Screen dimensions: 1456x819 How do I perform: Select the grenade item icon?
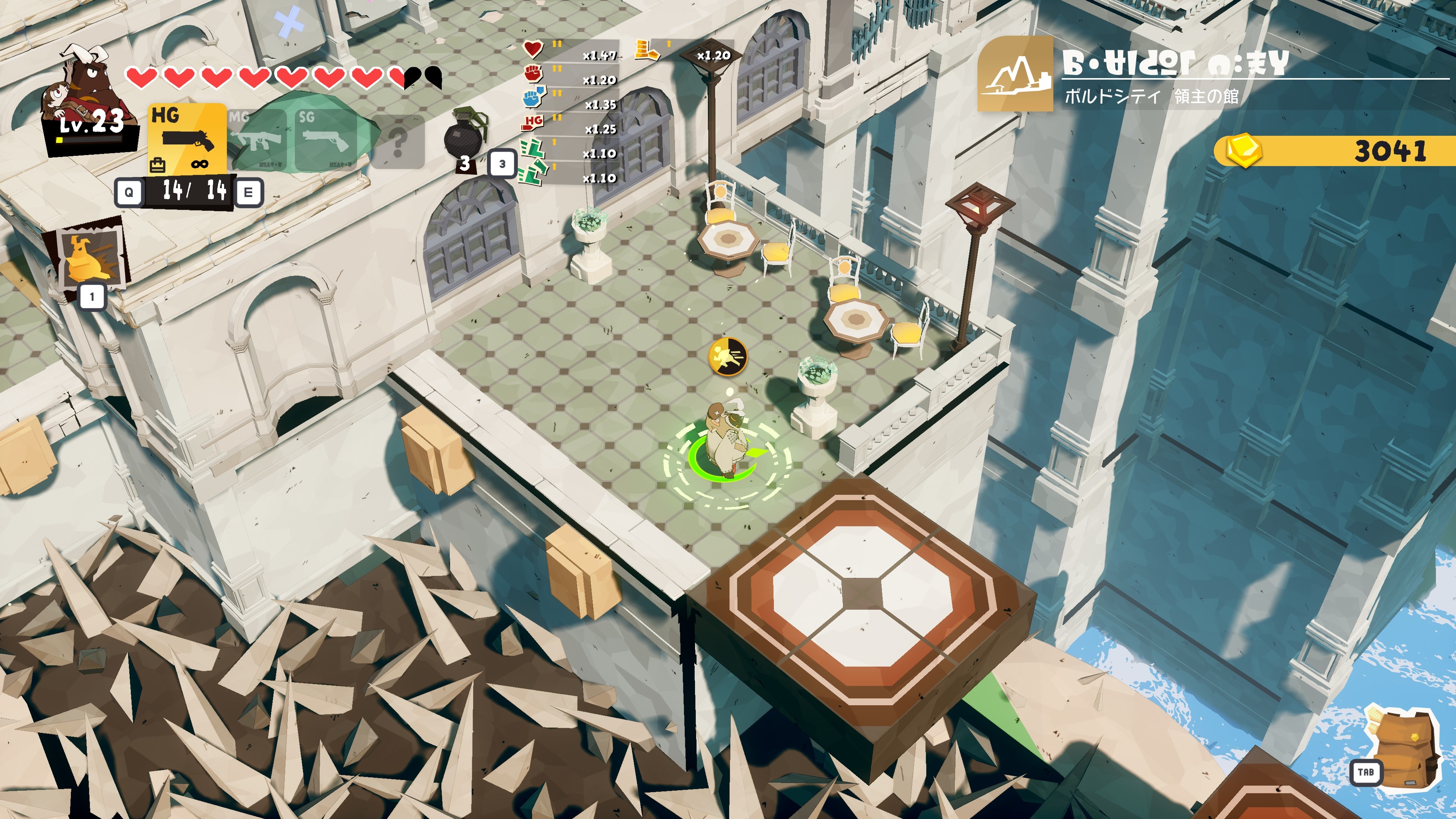coord(464,137)
